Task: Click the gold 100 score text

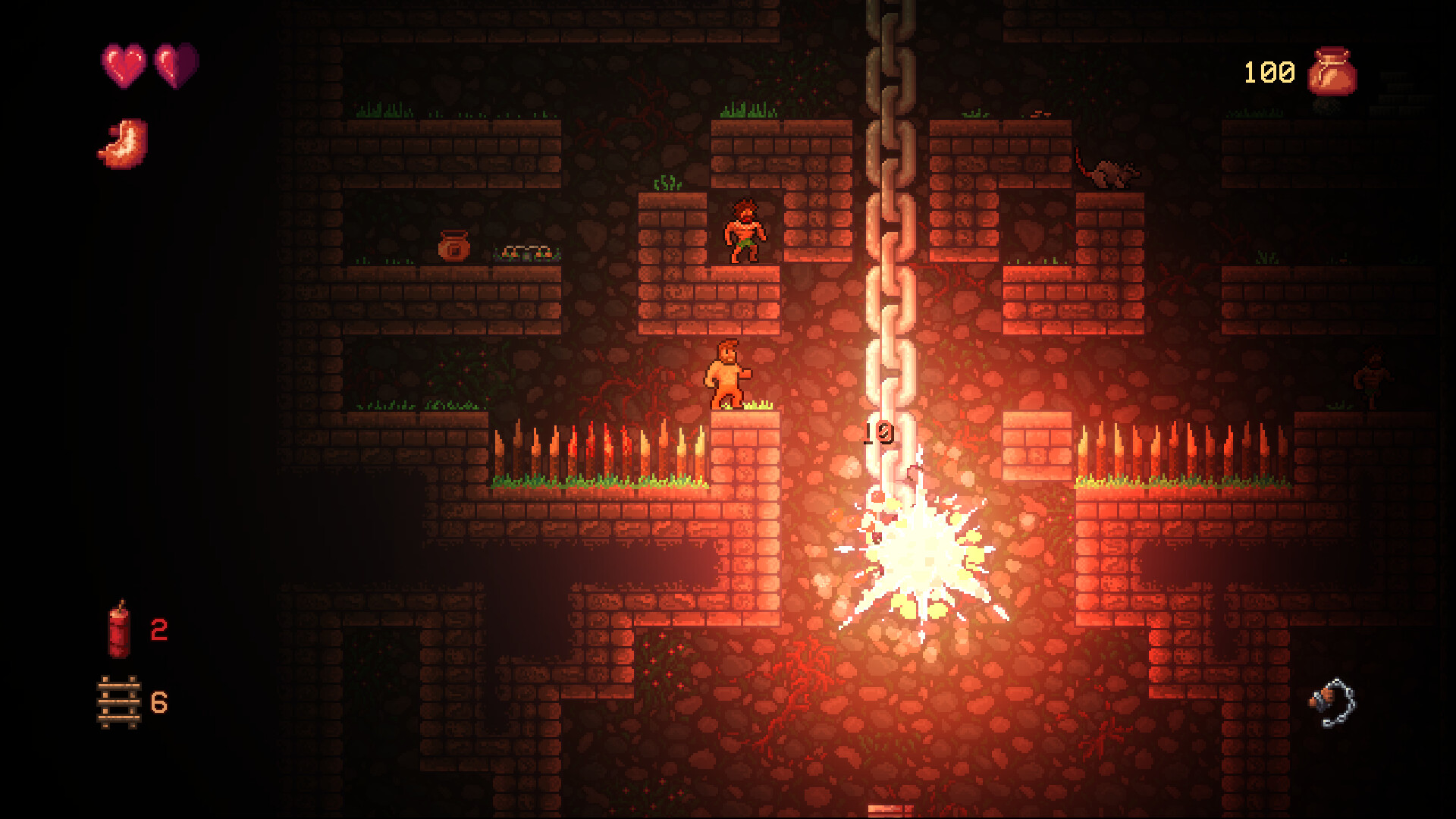Action: (x=1265, y=71)
